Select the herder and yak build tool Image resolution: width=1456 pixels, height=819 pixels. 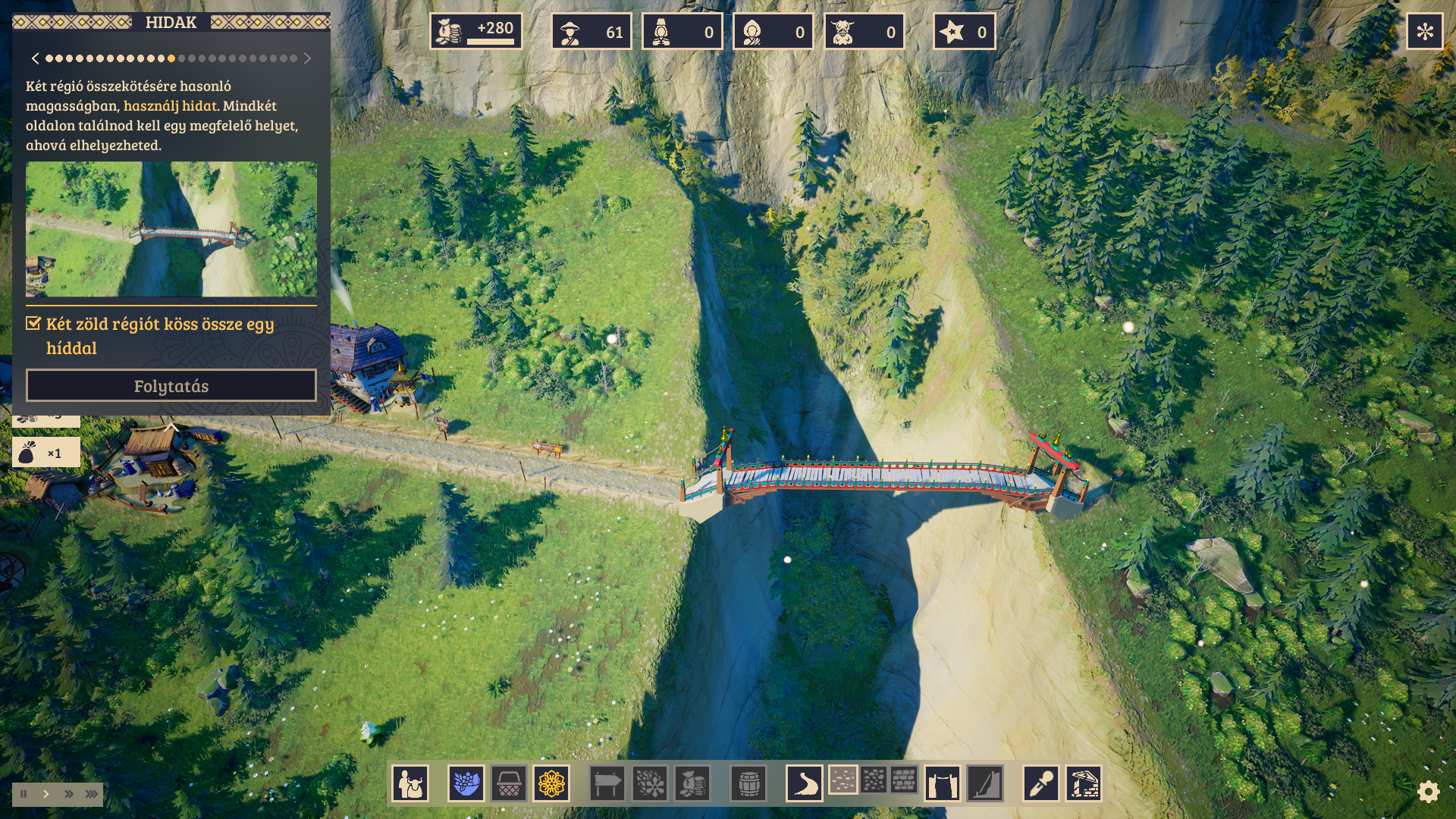pos(410,783)
